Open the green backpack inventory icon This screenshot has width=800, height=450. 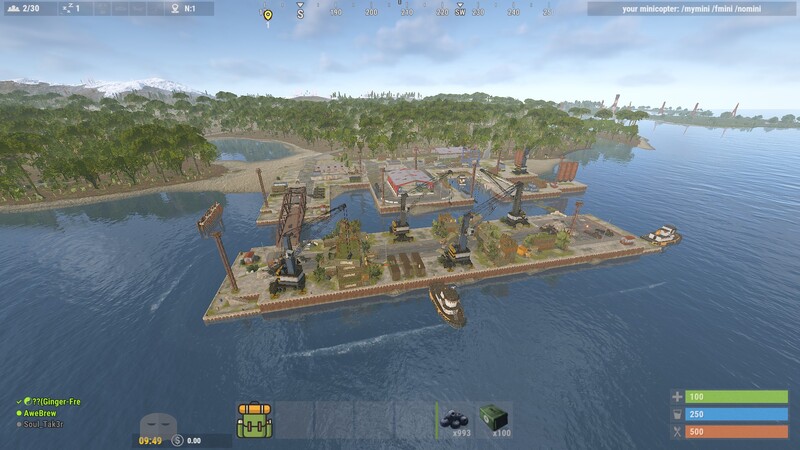(254, 421)
